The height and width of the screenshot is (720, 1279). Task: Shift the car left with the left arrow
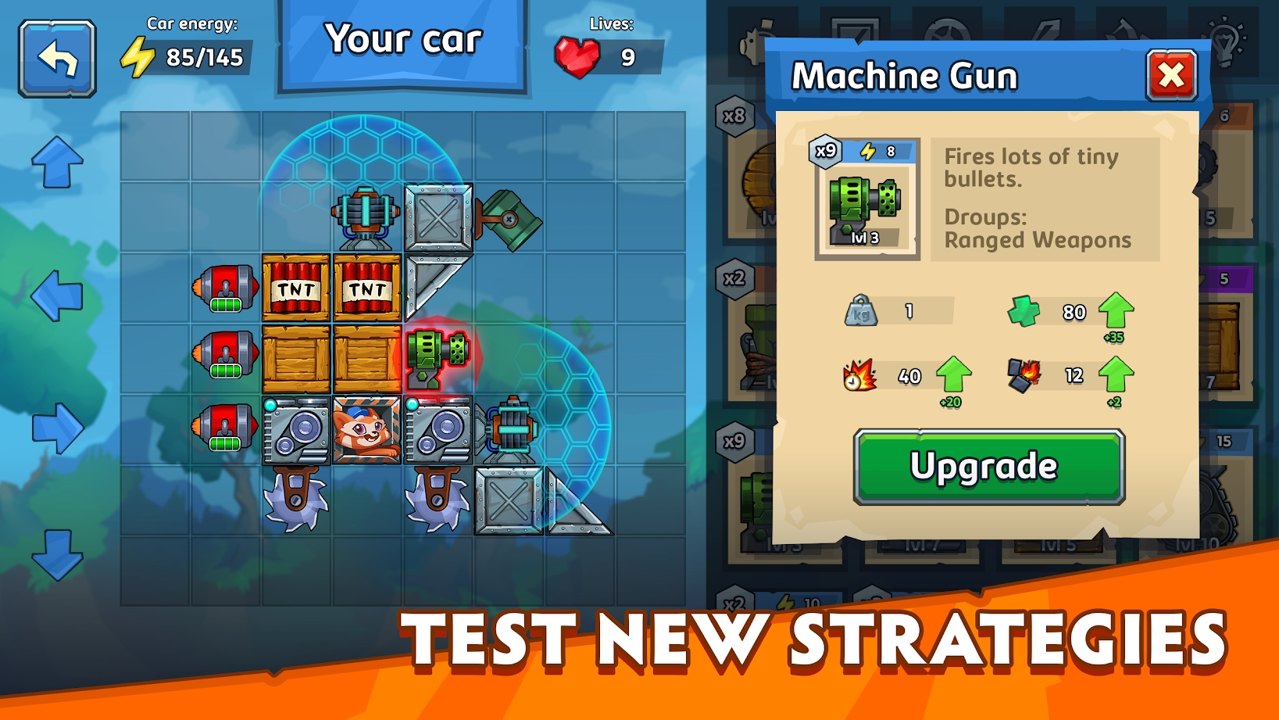[x=57, y=294]
